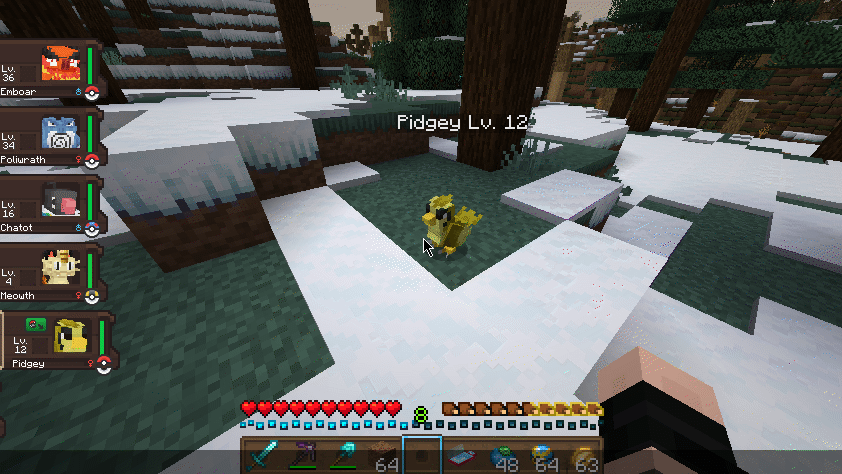
Task: Equip the dark pickaxe from hotbar
Action: tap(301, 456)
